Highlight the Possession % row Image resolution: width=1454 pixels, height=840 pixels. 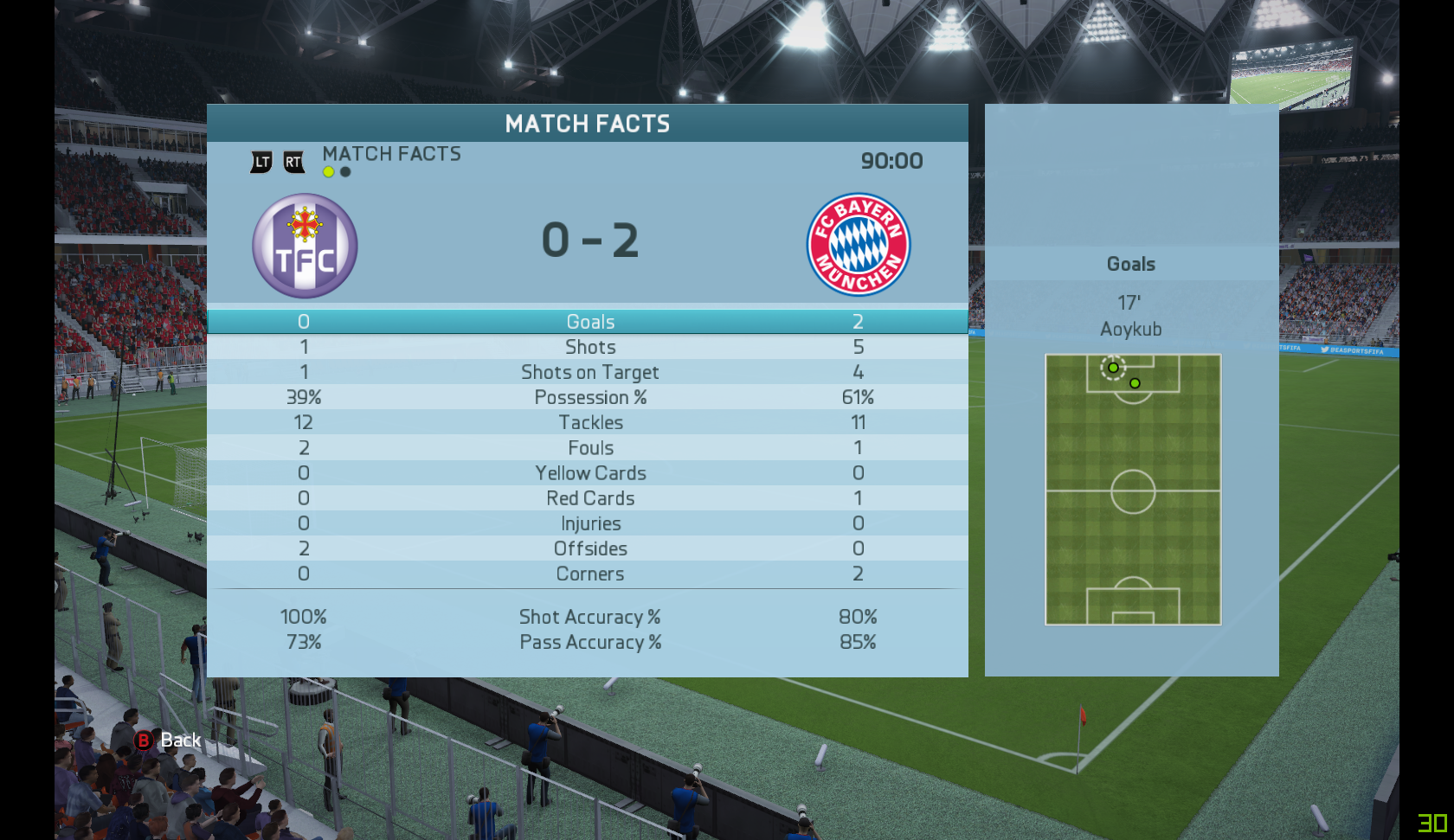589,397
